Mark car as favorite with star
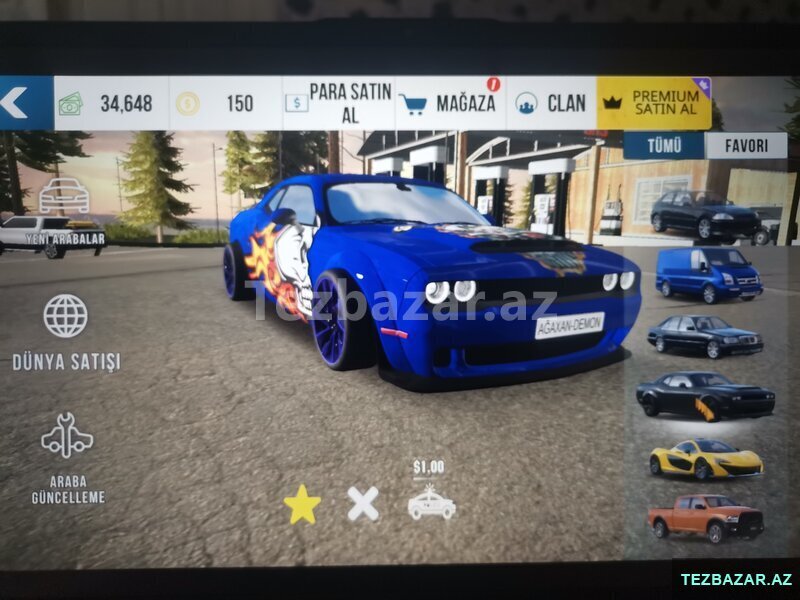 (x=302, y=505)
